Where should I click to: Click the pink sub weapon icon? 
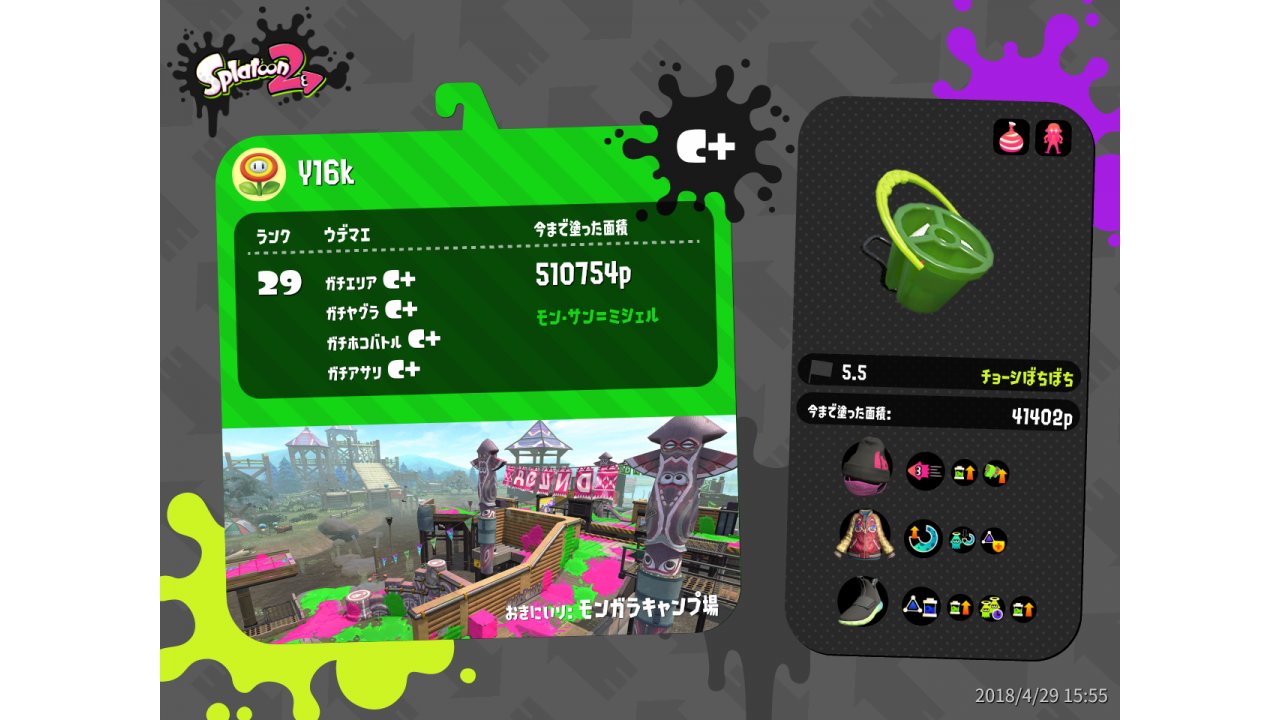coord(1010,137)
